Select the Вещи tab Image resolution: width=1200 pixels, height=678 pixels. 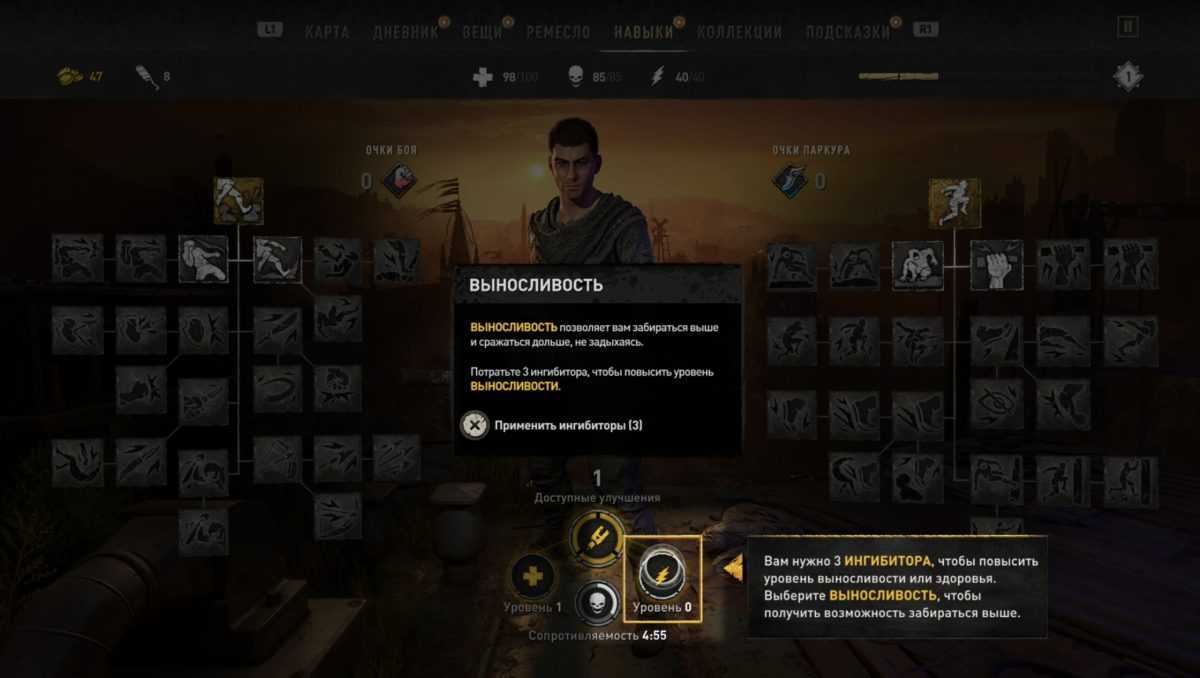(482, 32)
